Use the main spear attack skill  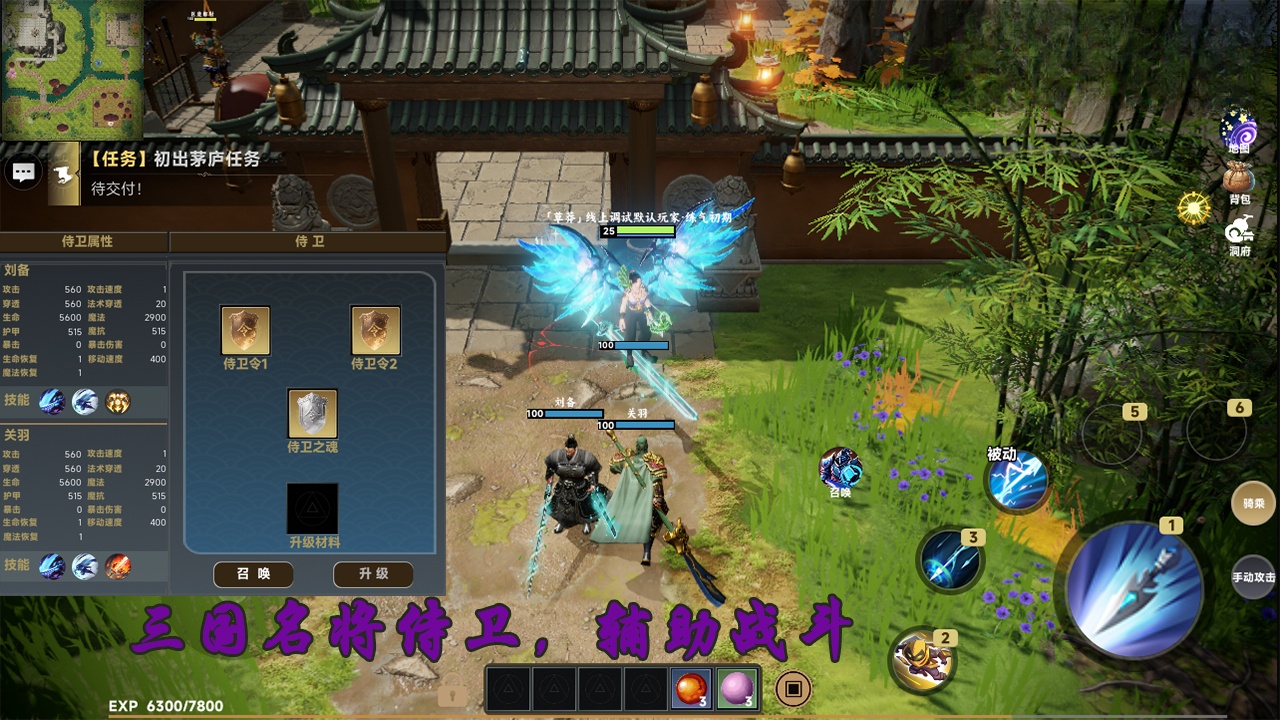tap(1134, 589)
